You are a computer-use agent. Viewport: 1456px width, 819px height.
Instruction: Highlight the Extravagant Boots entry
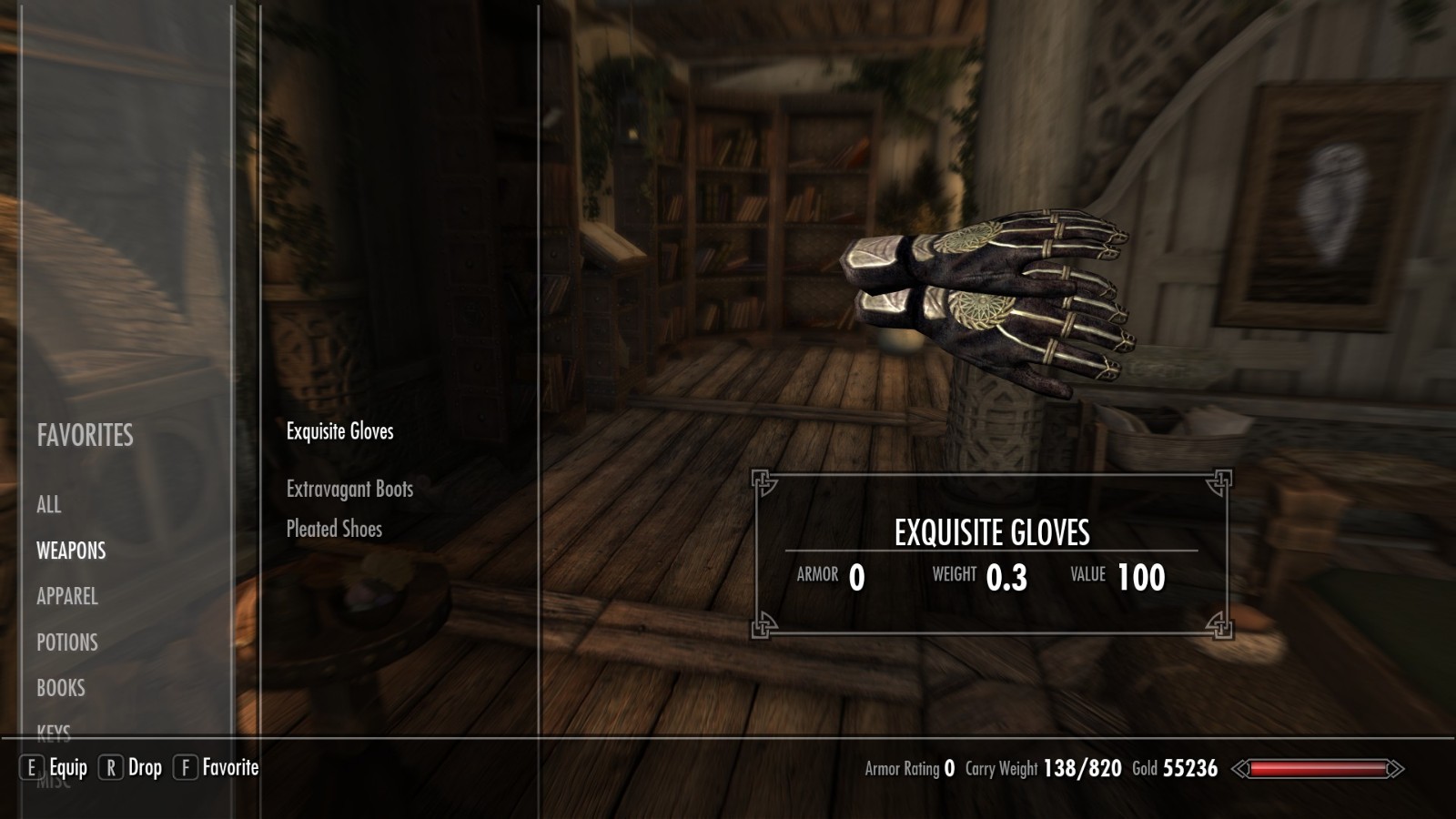[349, 490]
